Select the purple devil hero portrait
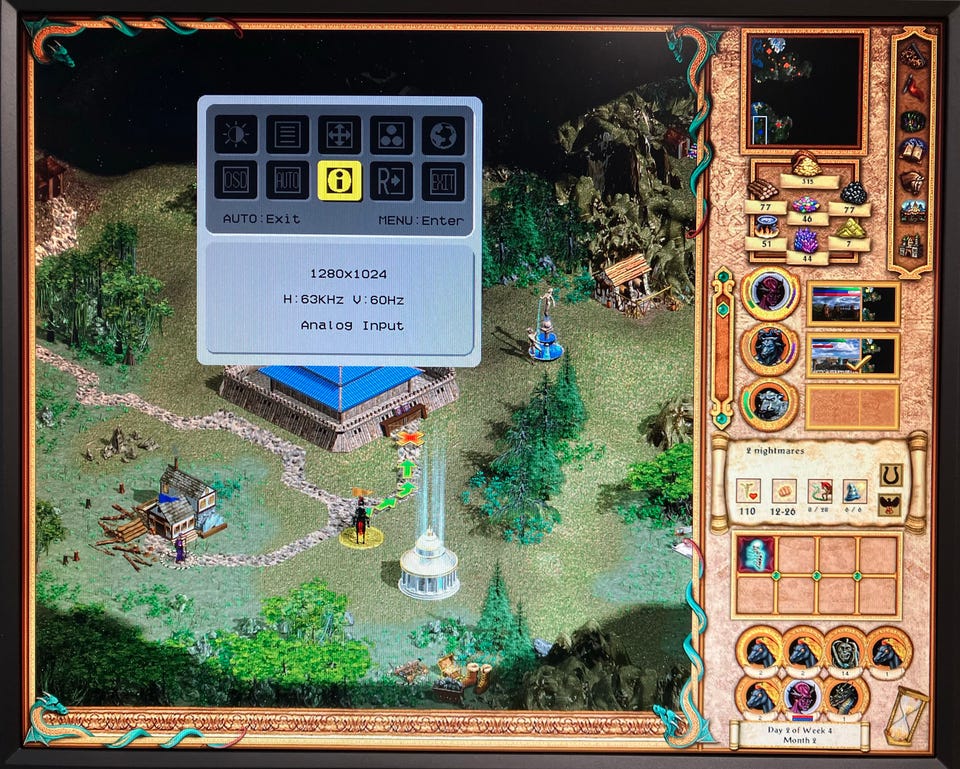Image resolution: width=960 pixels, height=769 pixels. coord(801,696)
